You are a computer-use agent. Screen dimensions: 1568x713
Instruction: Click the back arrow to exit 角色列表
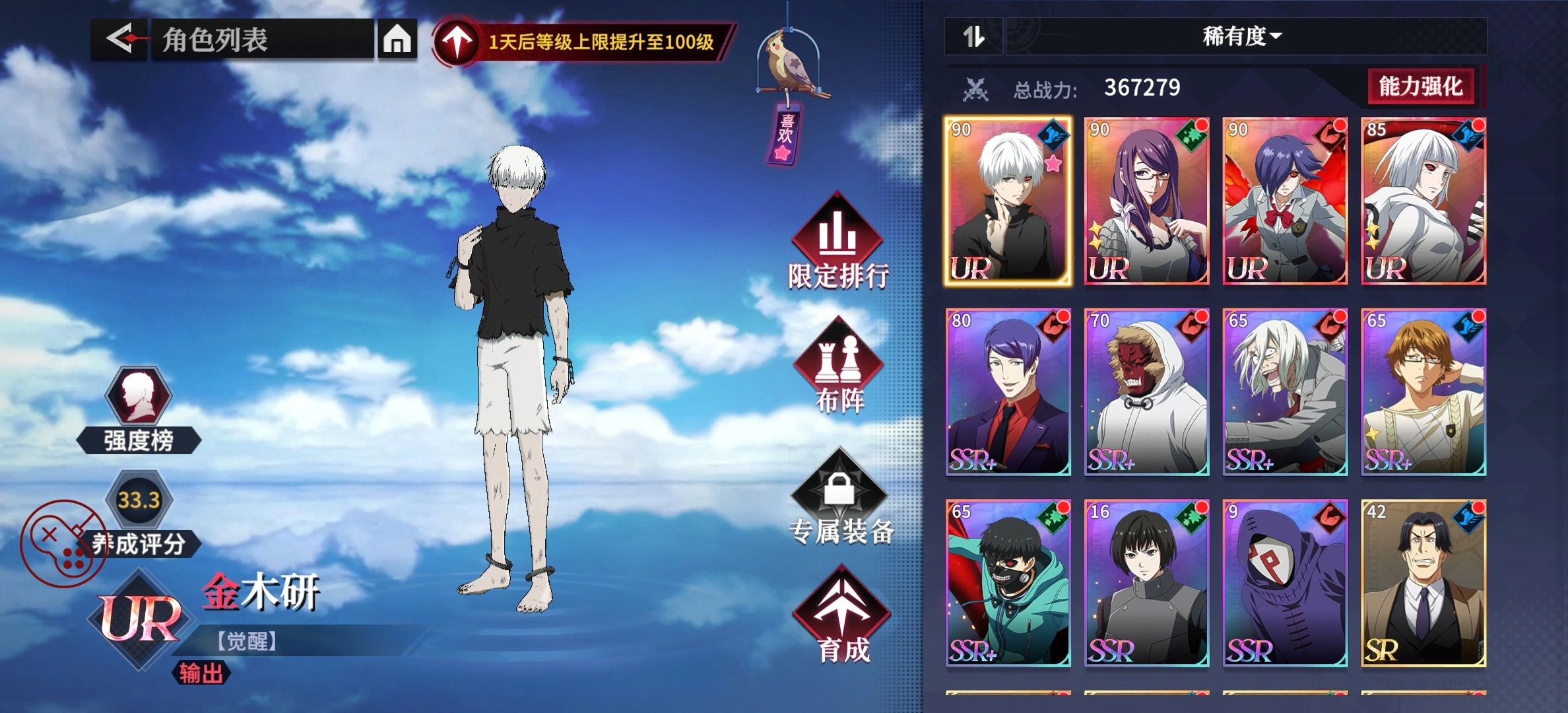(x=117, y=38)
